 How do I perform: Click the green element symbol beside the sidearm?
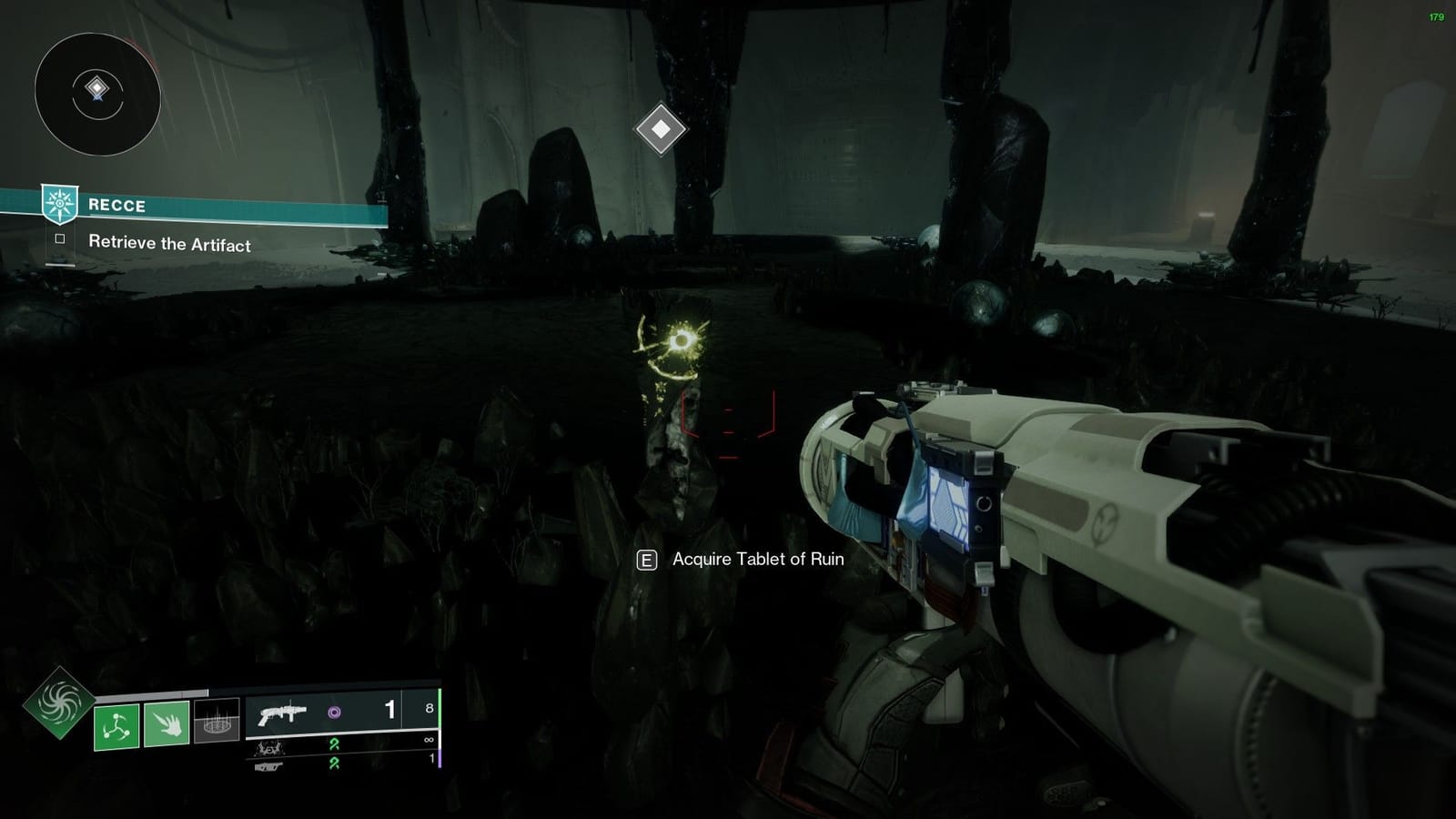pos(335,765)
